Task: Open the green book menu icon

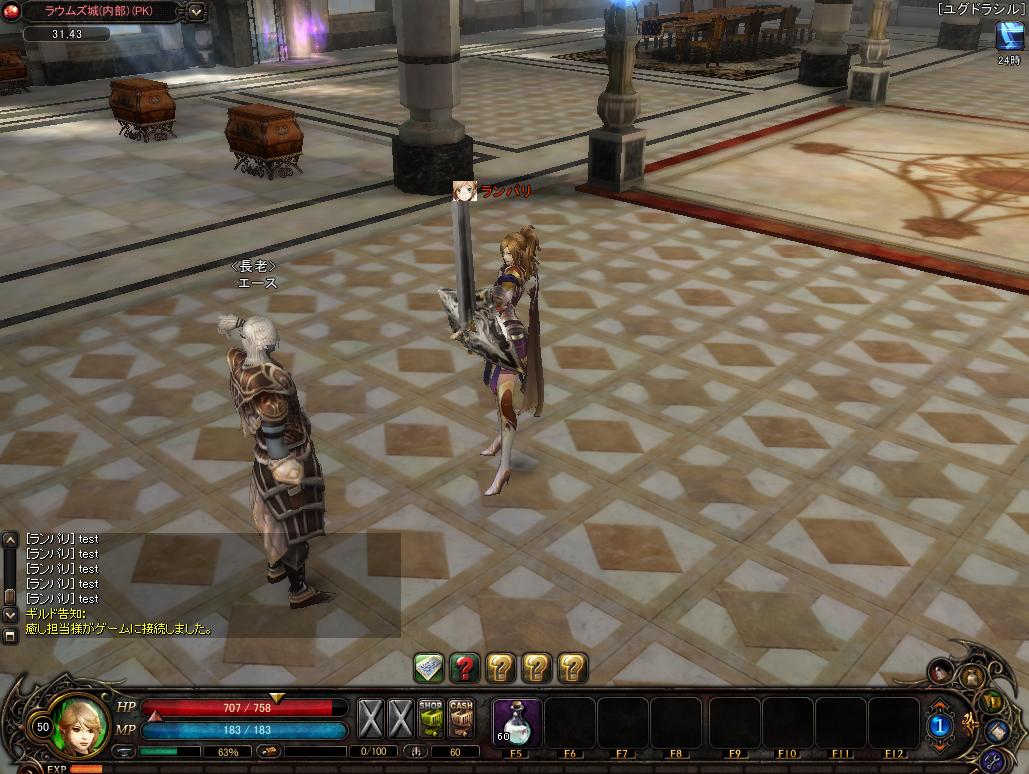Action: click(993, 701)
